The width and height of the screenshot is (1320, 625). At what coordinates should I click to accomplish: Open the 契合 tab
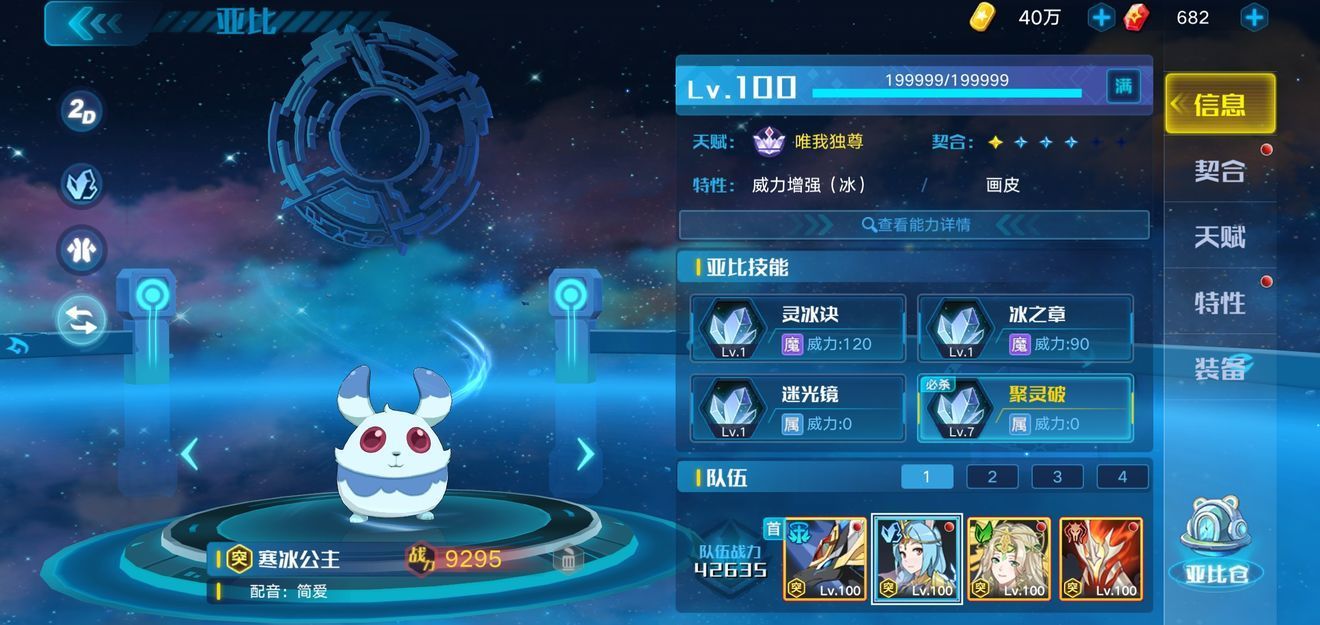click(x=1220, y=171)
